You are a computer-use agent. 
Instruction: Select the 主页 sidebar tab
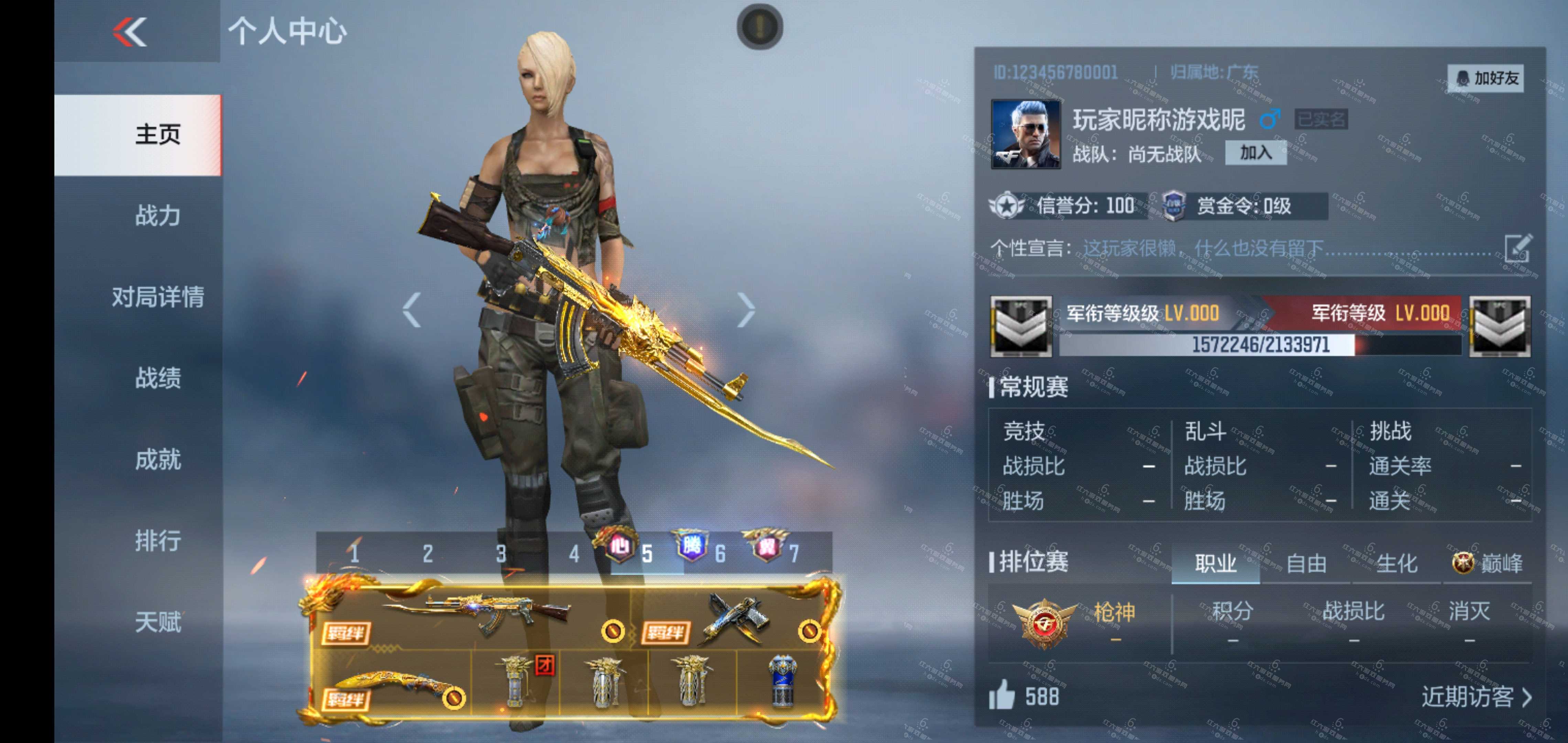click(x=157, y=134)
